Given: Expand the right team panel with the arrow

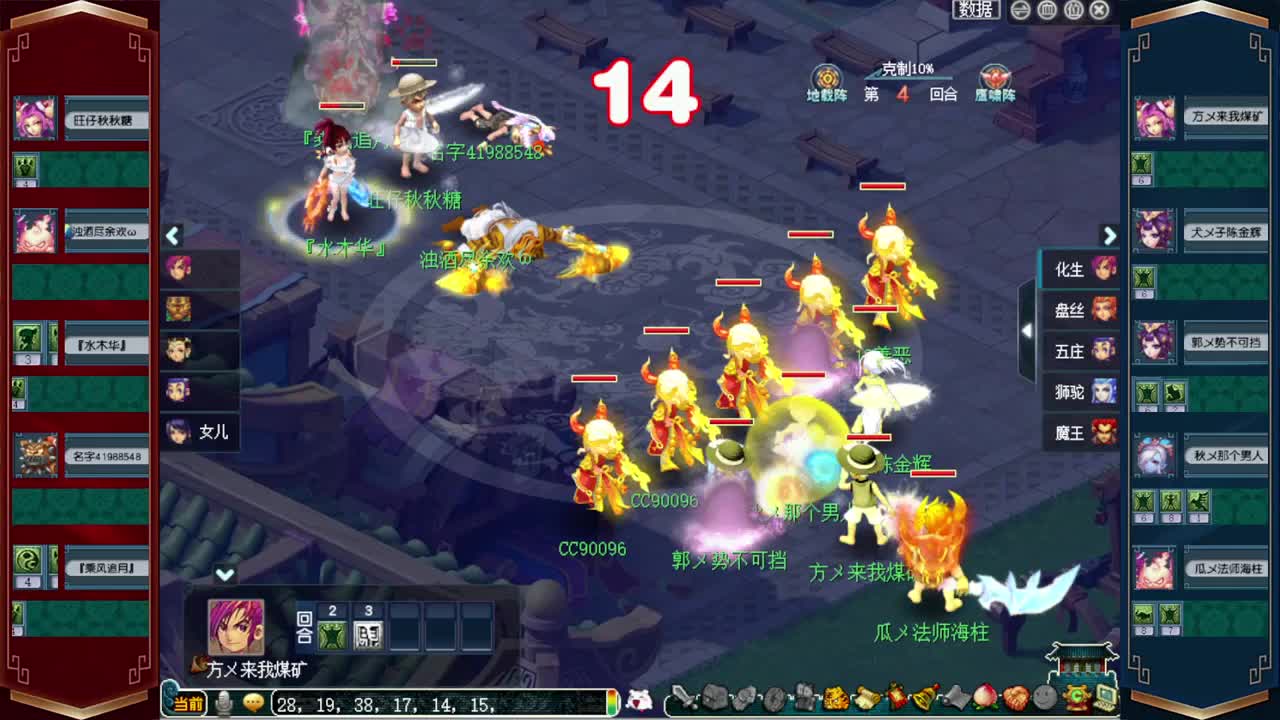Looking at the screenshot, I should pyautogui.click(x=1109, y=236).
